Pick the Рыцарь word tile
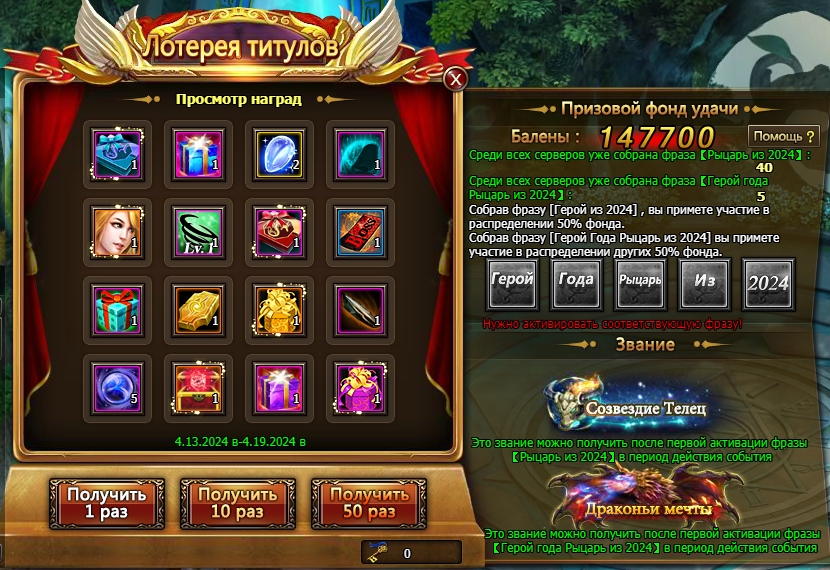 click(x=640, y=283)
